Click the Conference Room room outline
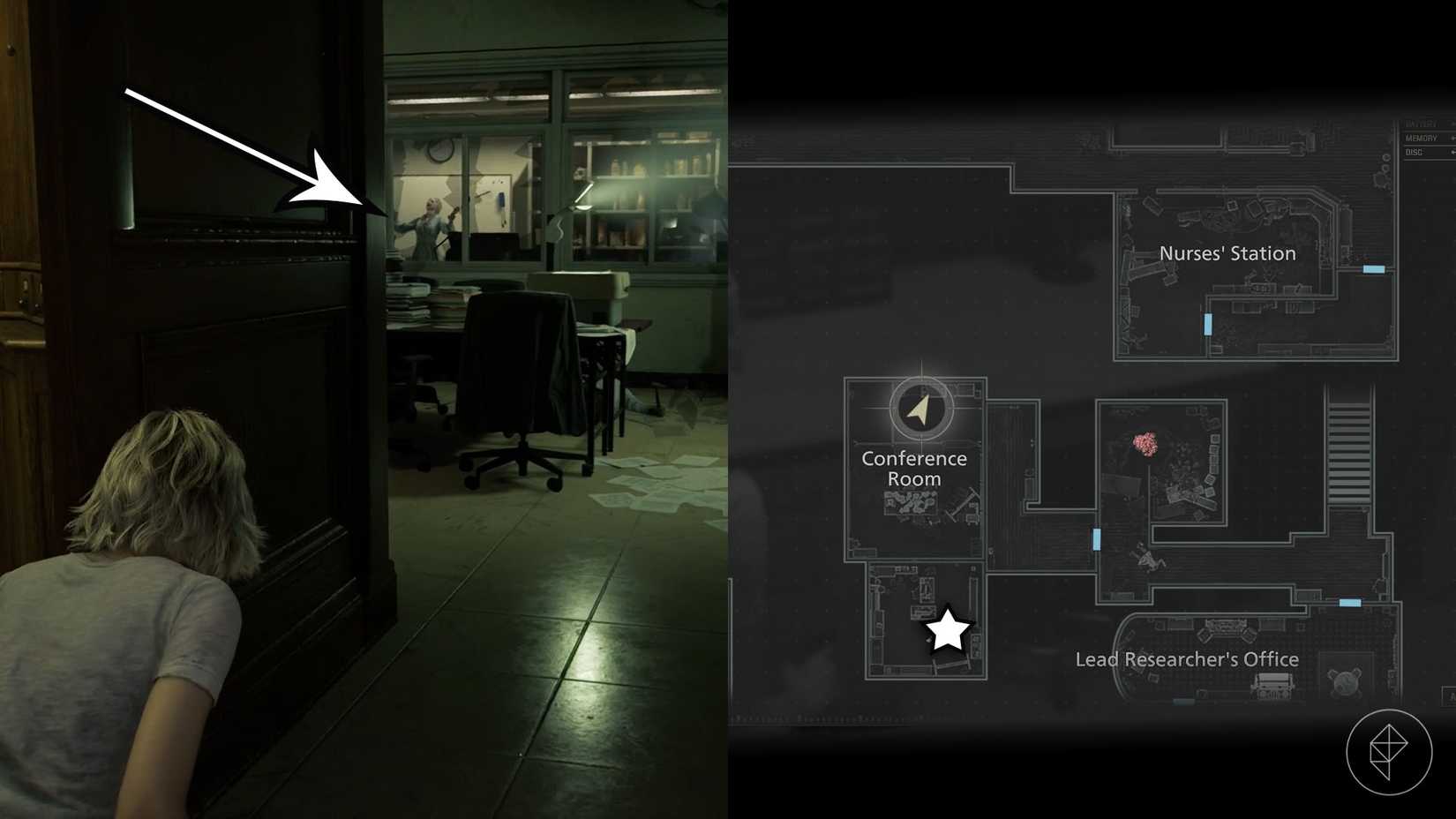Viewport: 1456px width, 819px height. (915, 469)
